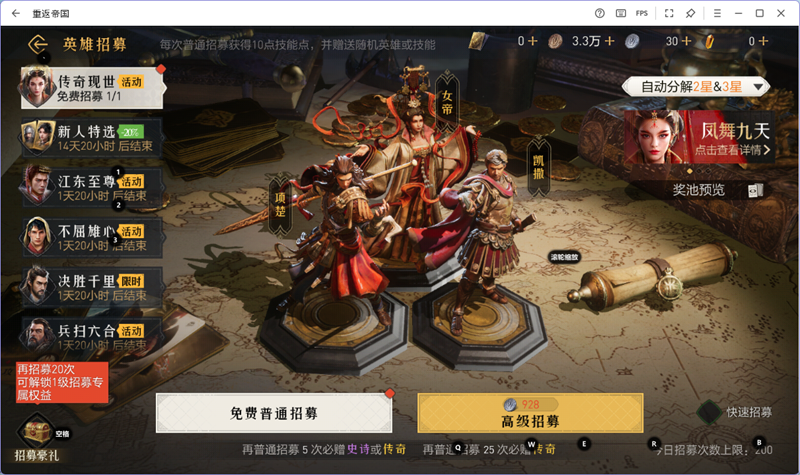Image resolution: width=800 pixels, height=475 pixels.
Task: Select the 兵扫六合 recruitment banner
Action: (x=90, y=334)
